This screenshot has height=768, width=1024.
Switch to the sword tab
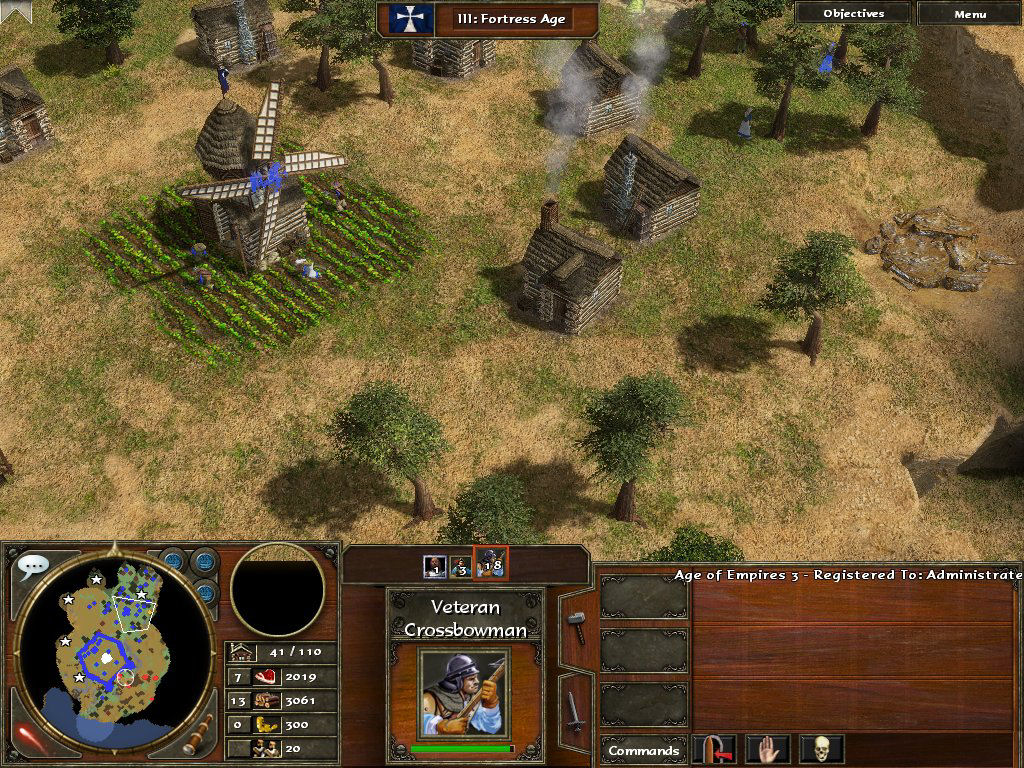576,710
